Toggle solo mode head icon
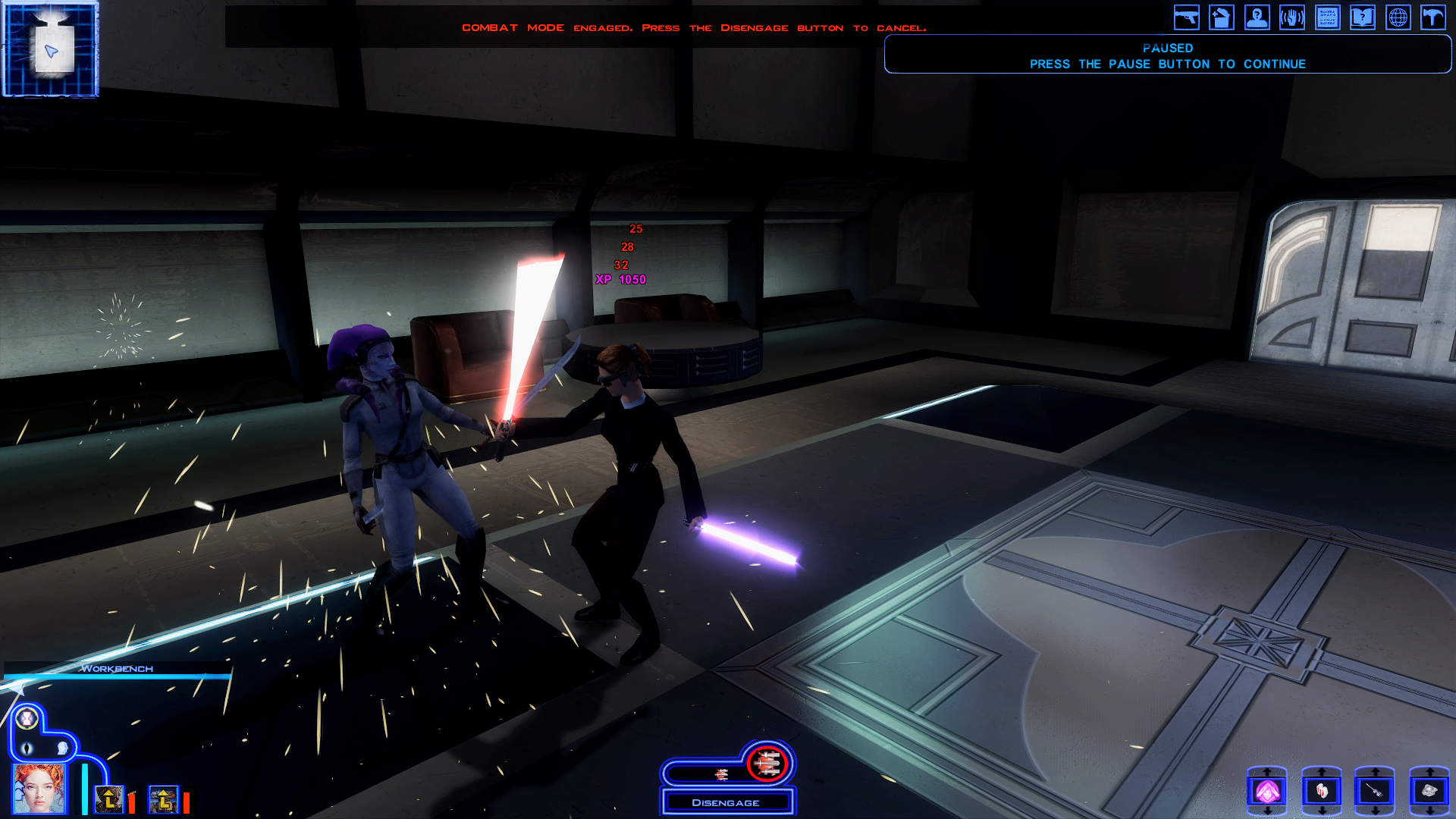The image size is (1456, 819). pos(62,749)
